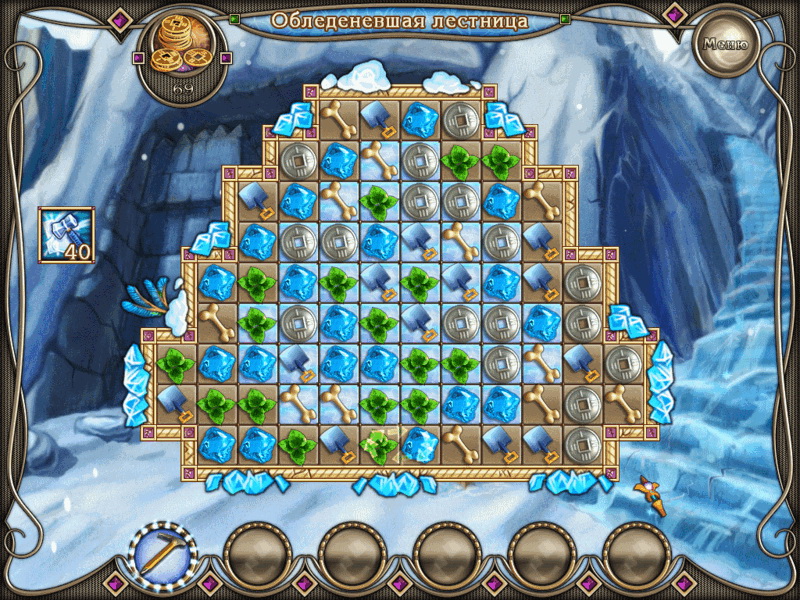The image size is (800, 600).
Task: Activate the hammer bonus showing 40
Action: (x=66, y=235)
